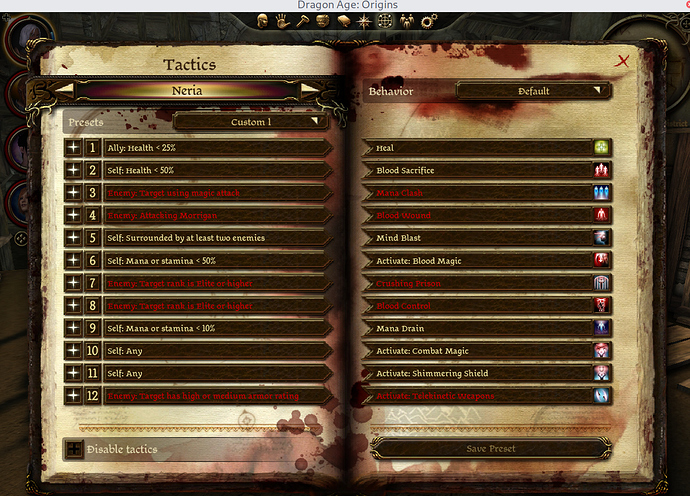Close the Tactics book
Viewport: 690px width, 496px height.
pyautogui.click(x=624, y=61)
